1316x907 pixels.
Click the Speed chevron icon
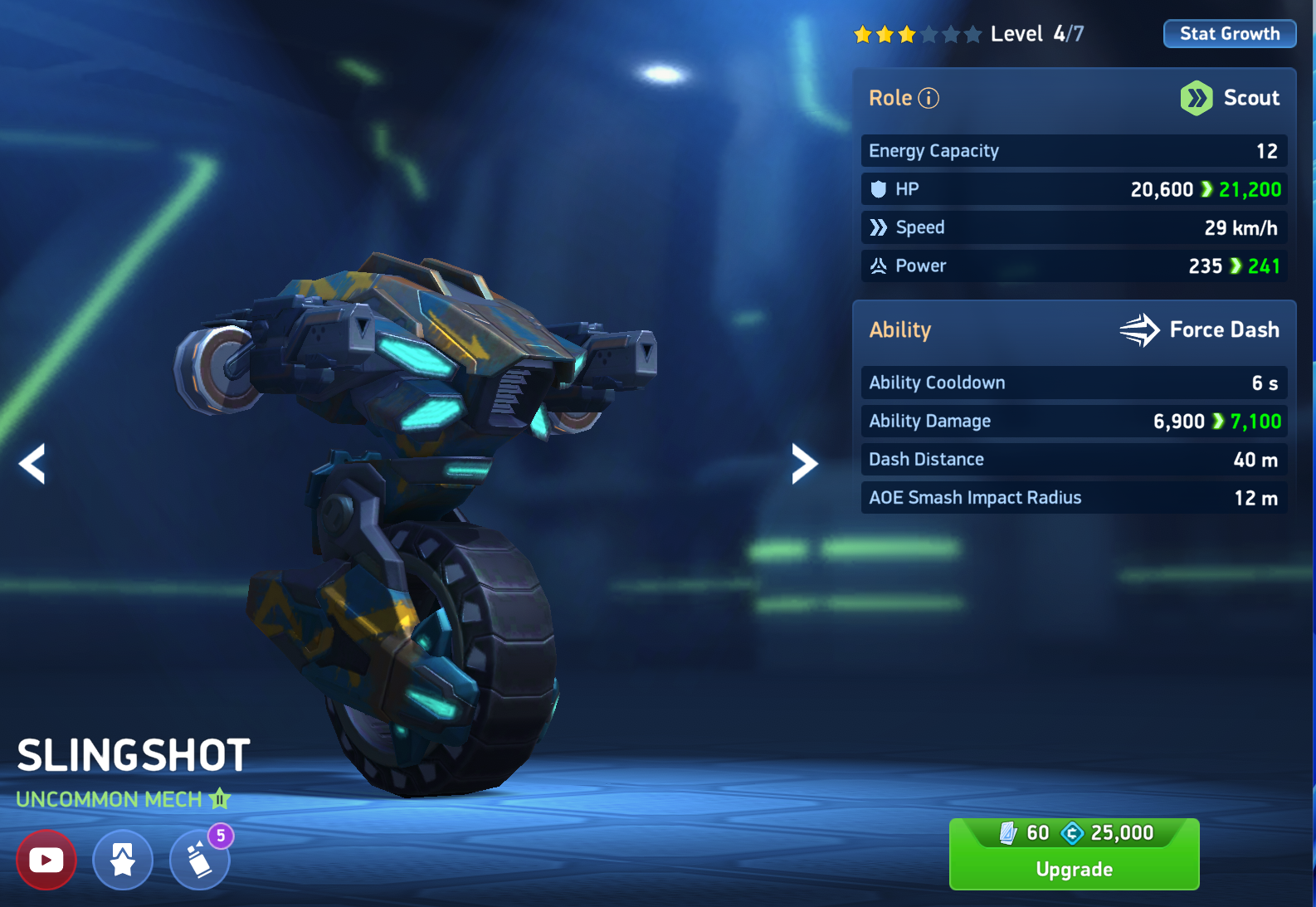point(879,227)
